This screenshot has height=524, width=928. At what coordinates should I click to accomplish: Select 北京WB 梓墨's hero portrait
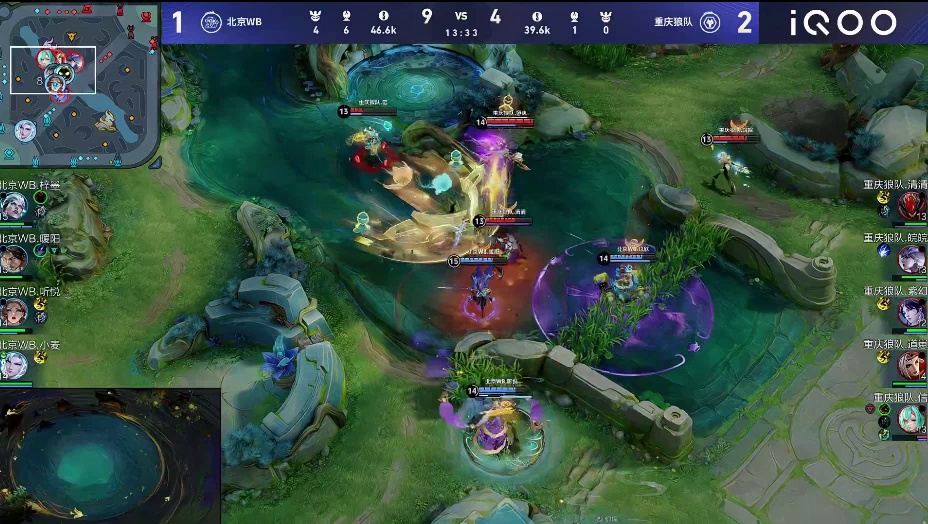point(13,206)
